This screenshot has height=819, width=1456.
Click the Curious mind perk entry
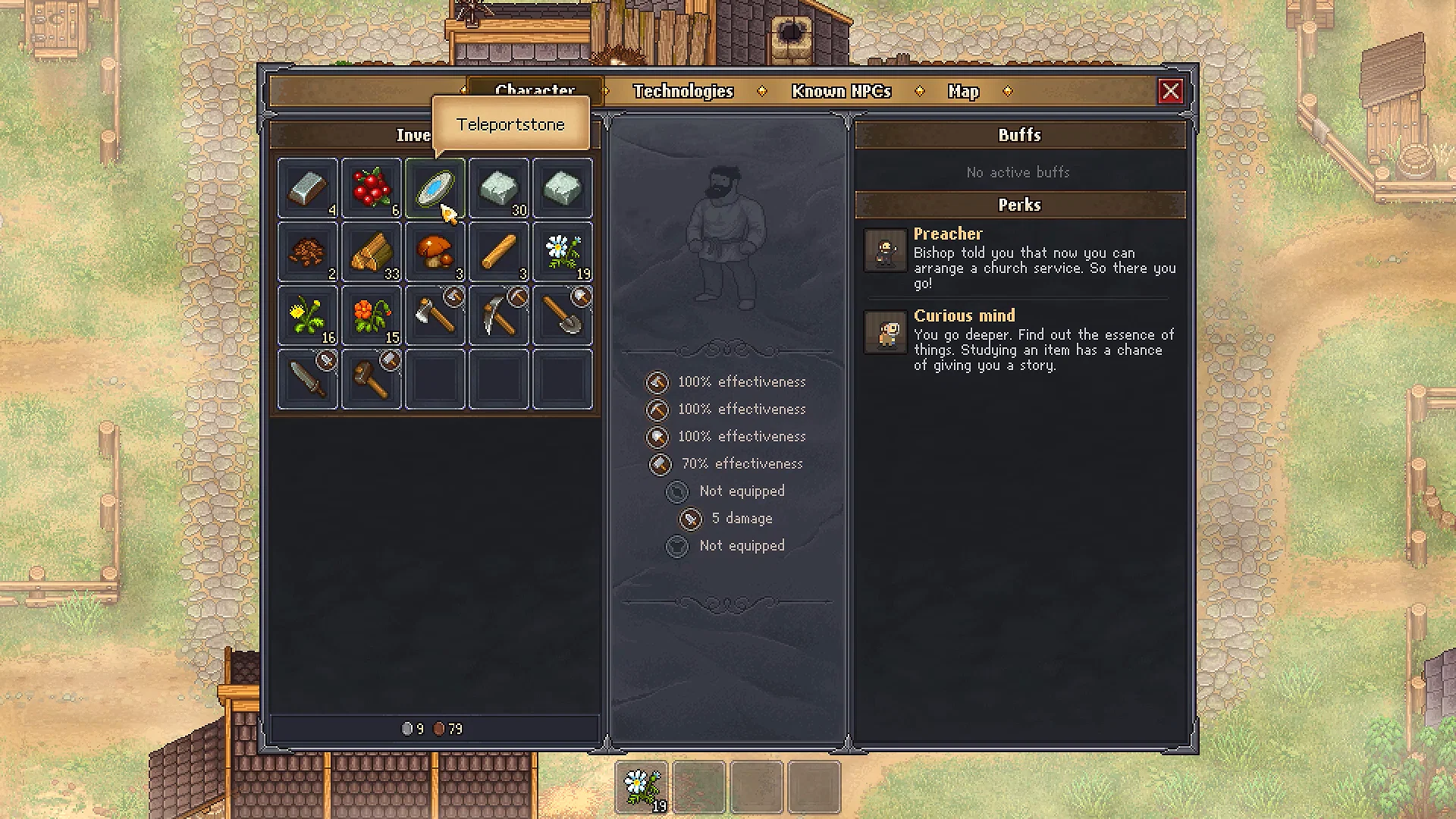965,315
